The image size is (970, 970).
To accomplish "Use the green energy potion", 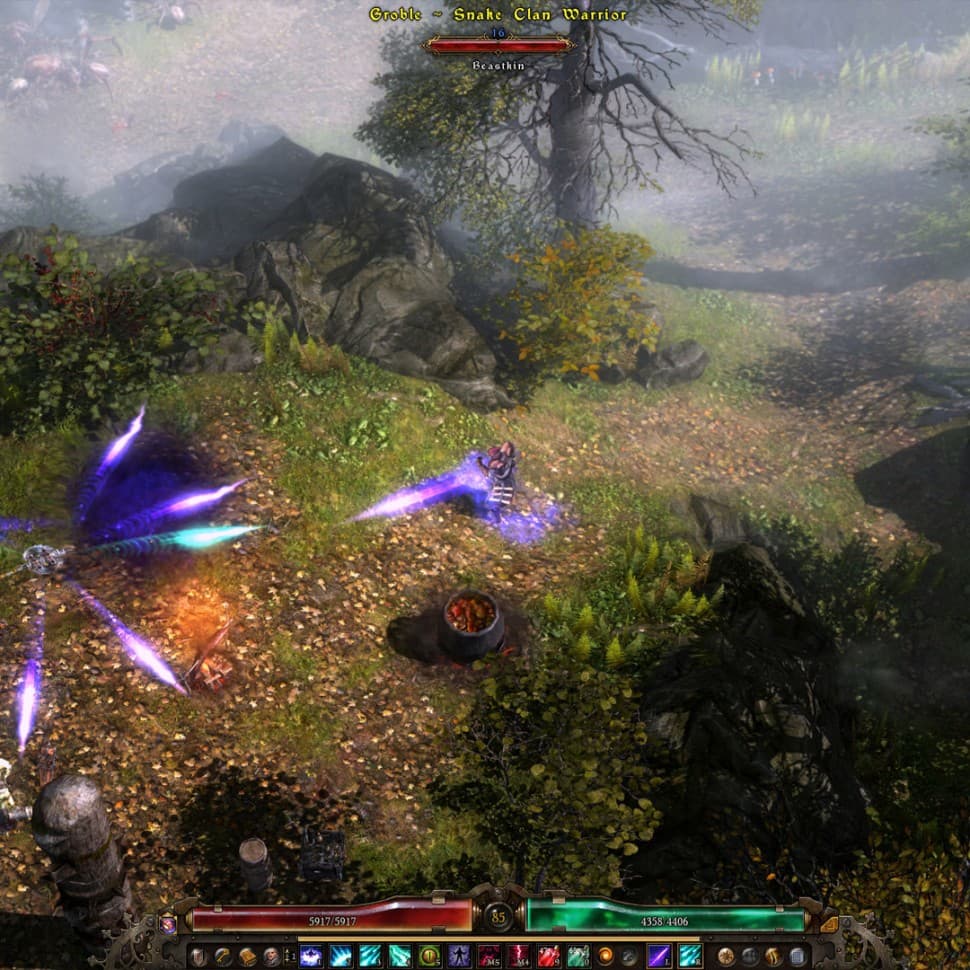I will pyautogui.click(x=578, y=957).
